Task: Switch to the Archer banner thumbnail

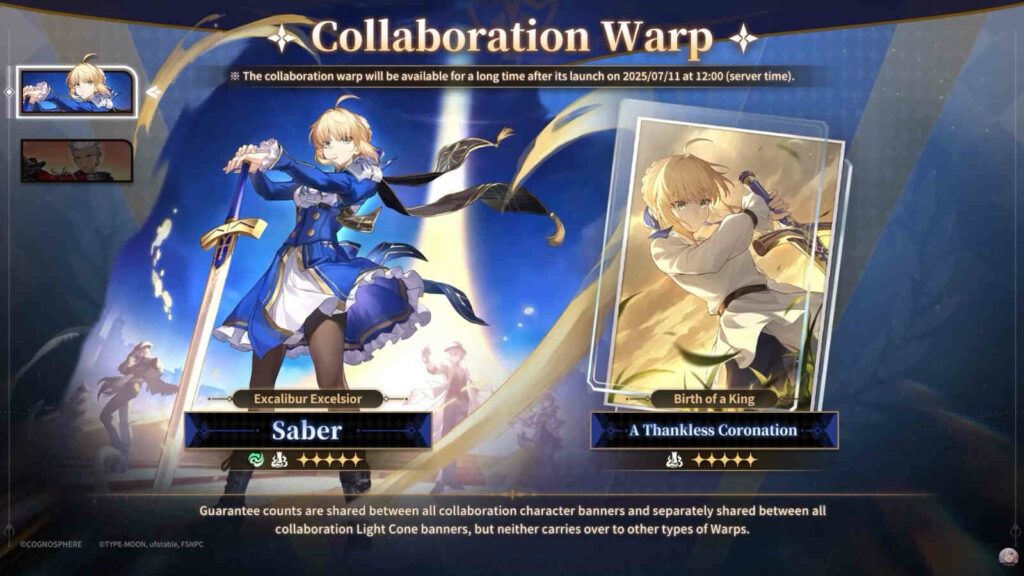Action: pyautogui.click(x=77, y=161)
